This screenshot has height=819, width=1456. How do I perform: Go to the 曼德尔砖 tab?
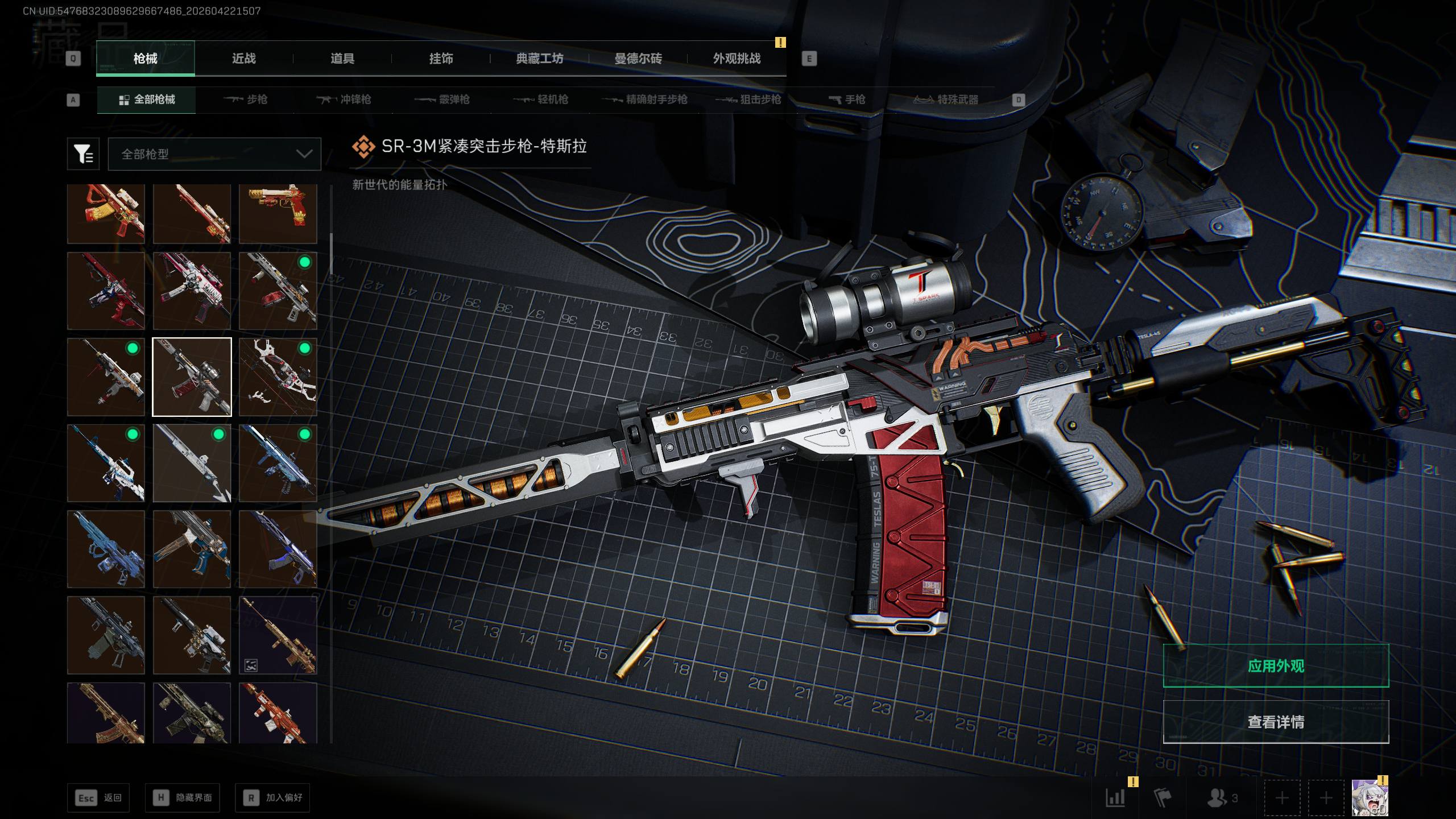tap(638, 59)
